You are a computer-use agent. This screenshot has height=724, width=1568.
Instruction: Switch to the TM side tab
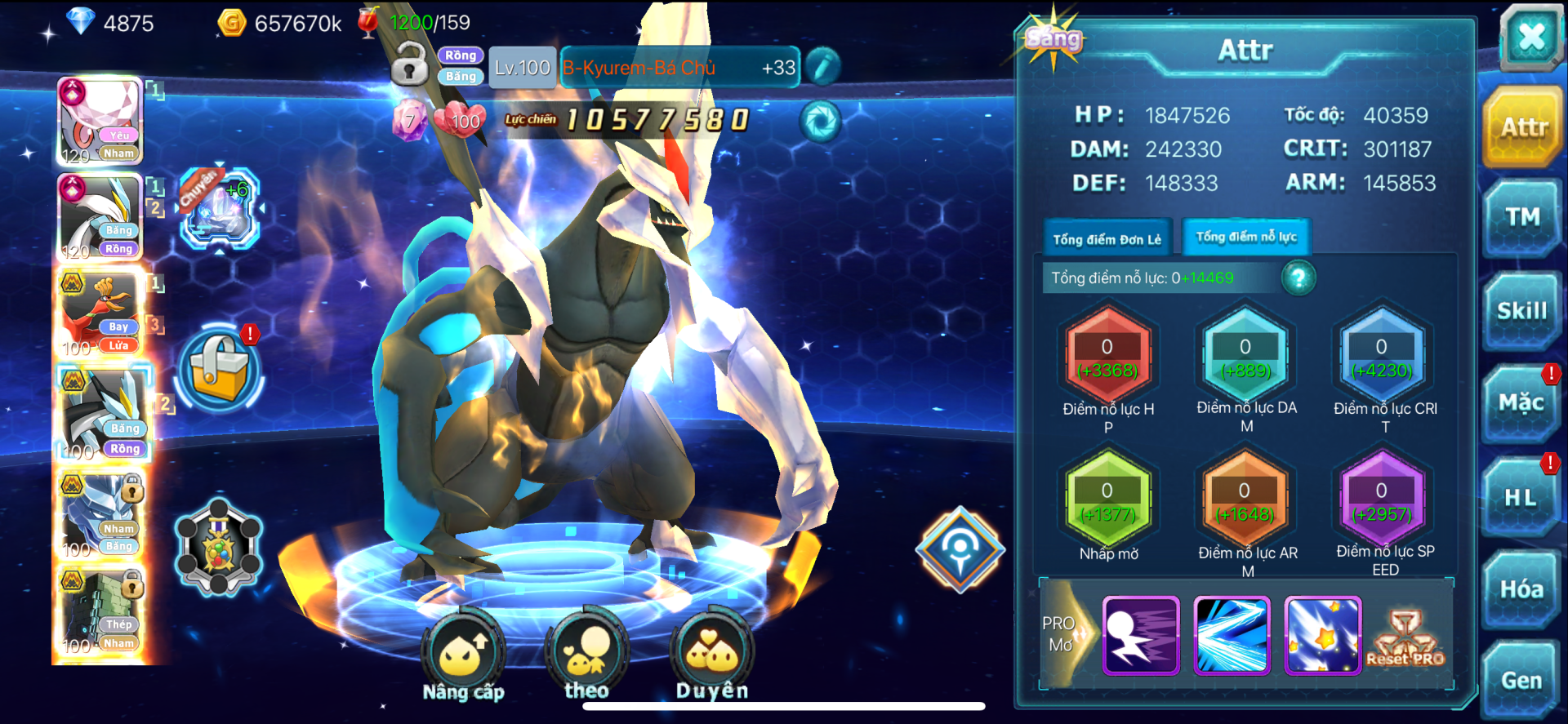[1522, 217]
